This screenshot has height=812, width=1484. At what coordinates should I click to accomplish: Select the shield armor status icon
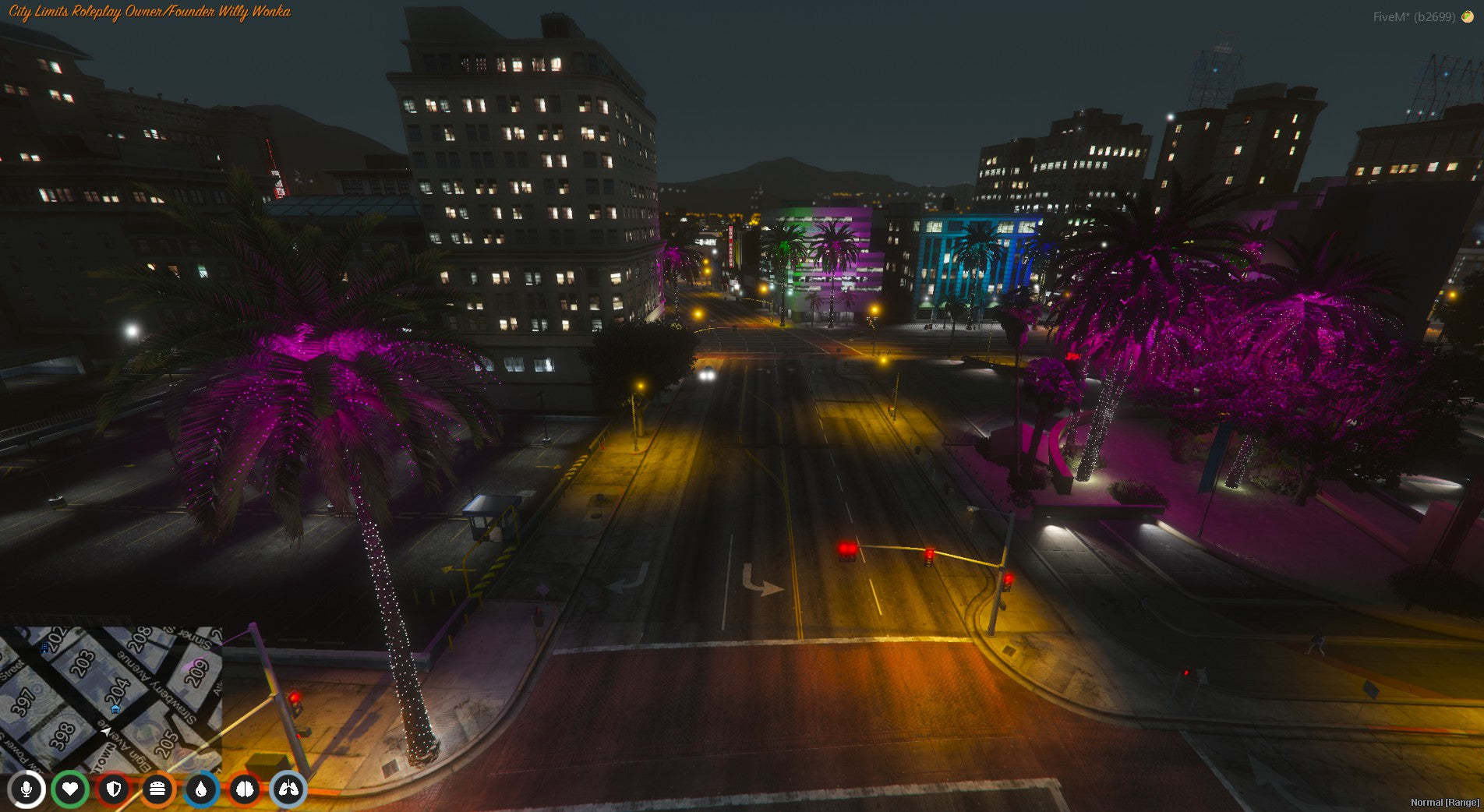(x=113, y=789)
